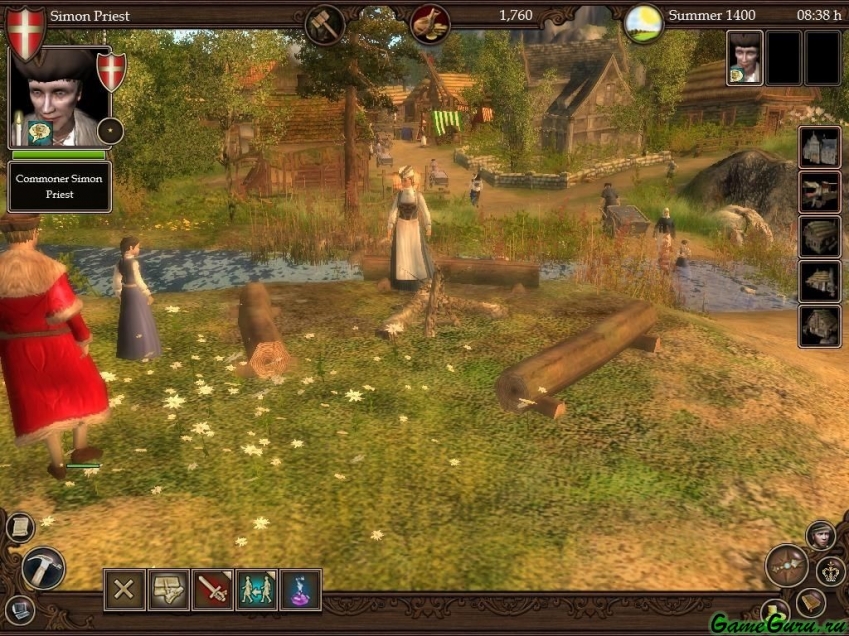Click the hammer build button

pyautogui.click(x=43, y=568)
